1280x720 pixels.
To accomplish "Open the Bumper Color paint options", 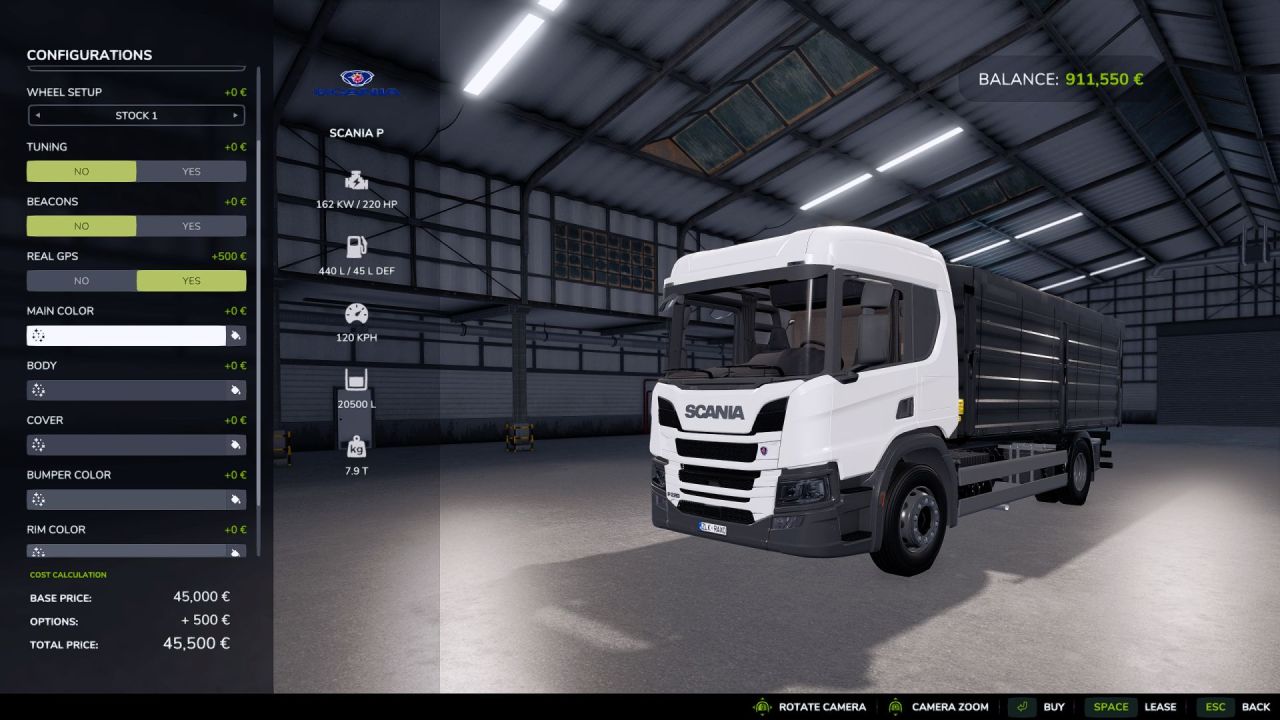I will 236,499.
